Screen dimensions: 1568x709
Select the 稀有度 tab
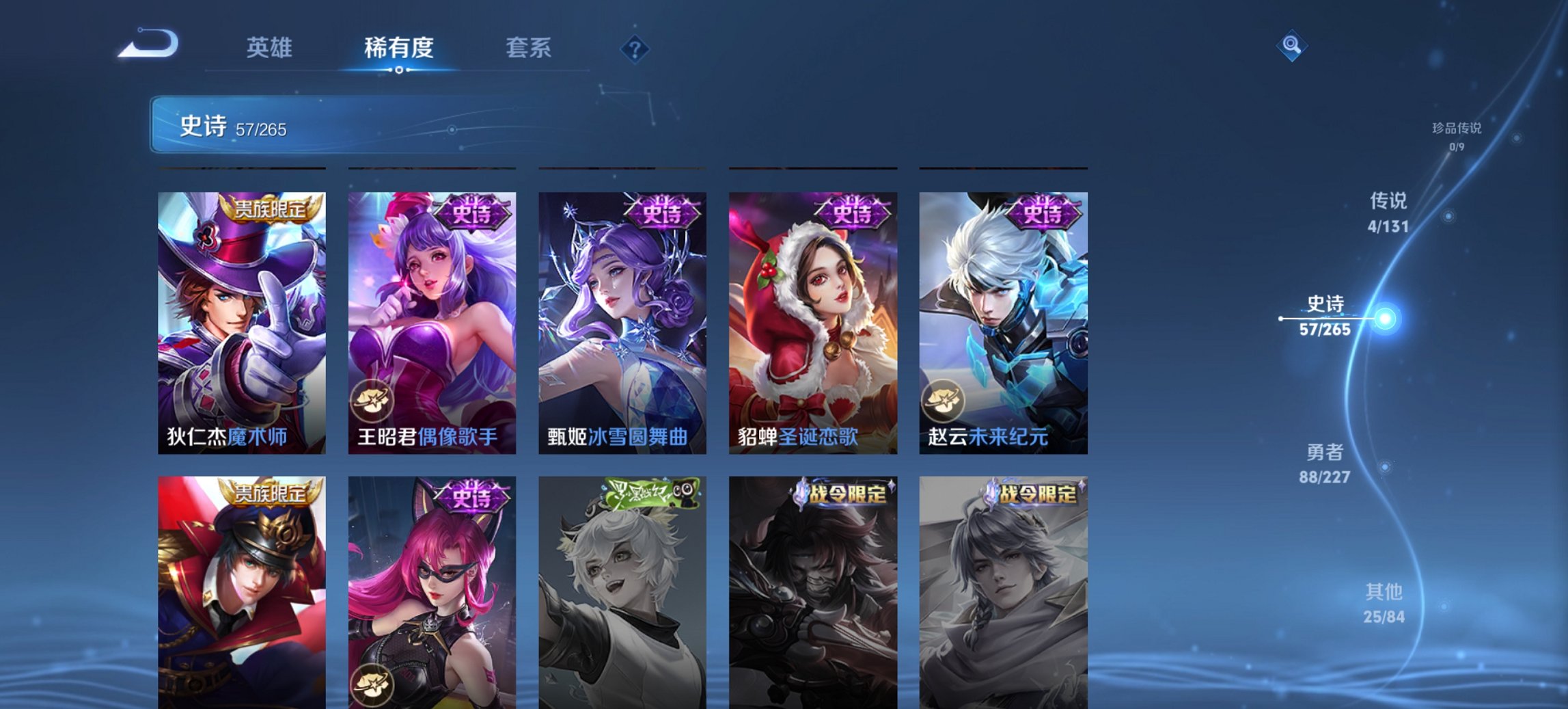tap(398, 48)
